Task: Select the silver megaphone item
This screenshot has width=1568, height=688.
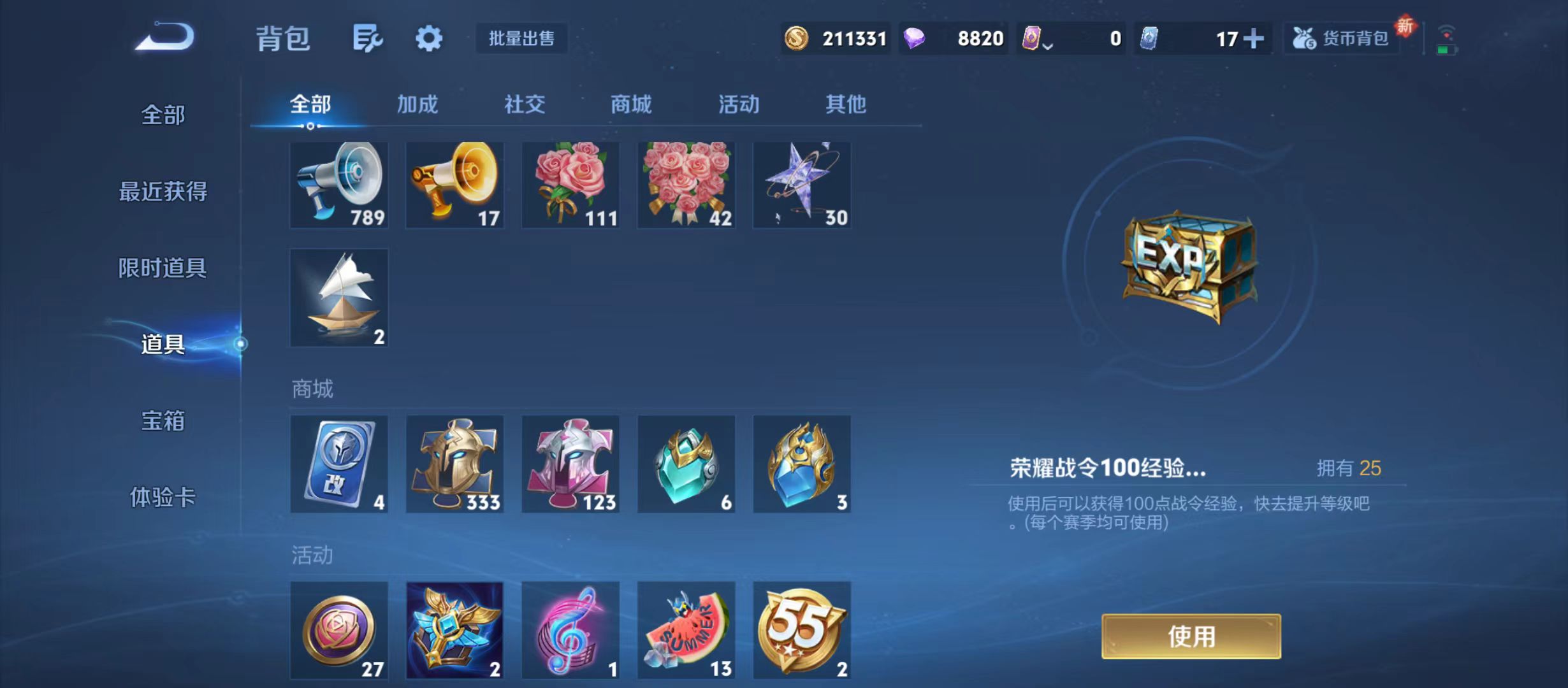Action: tap(338, 185)
